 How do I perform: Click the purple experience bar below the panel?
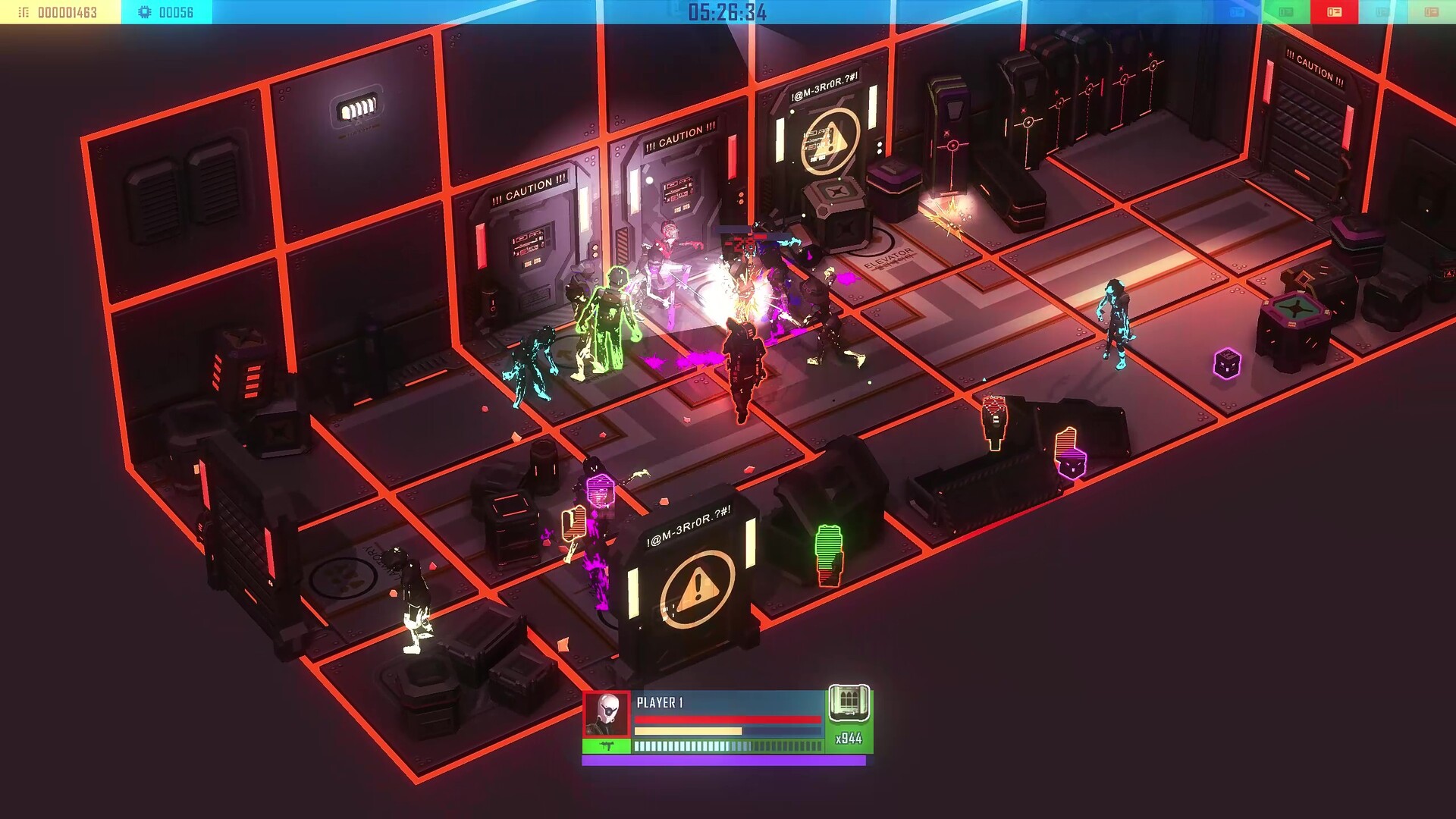[724, 761]
